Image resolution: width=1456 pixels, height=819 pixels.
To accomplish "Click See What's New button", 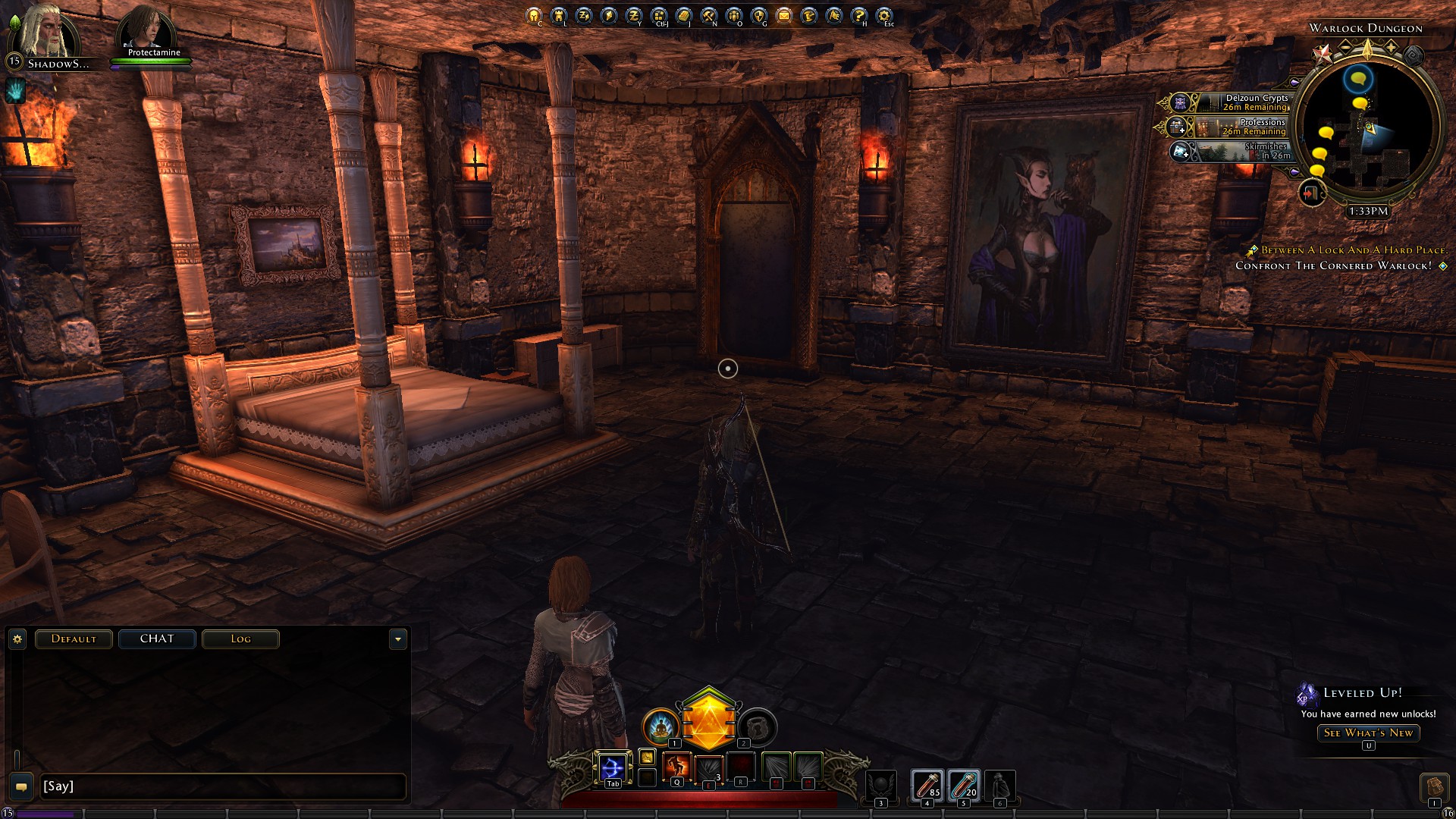I will pos(1368,733).
